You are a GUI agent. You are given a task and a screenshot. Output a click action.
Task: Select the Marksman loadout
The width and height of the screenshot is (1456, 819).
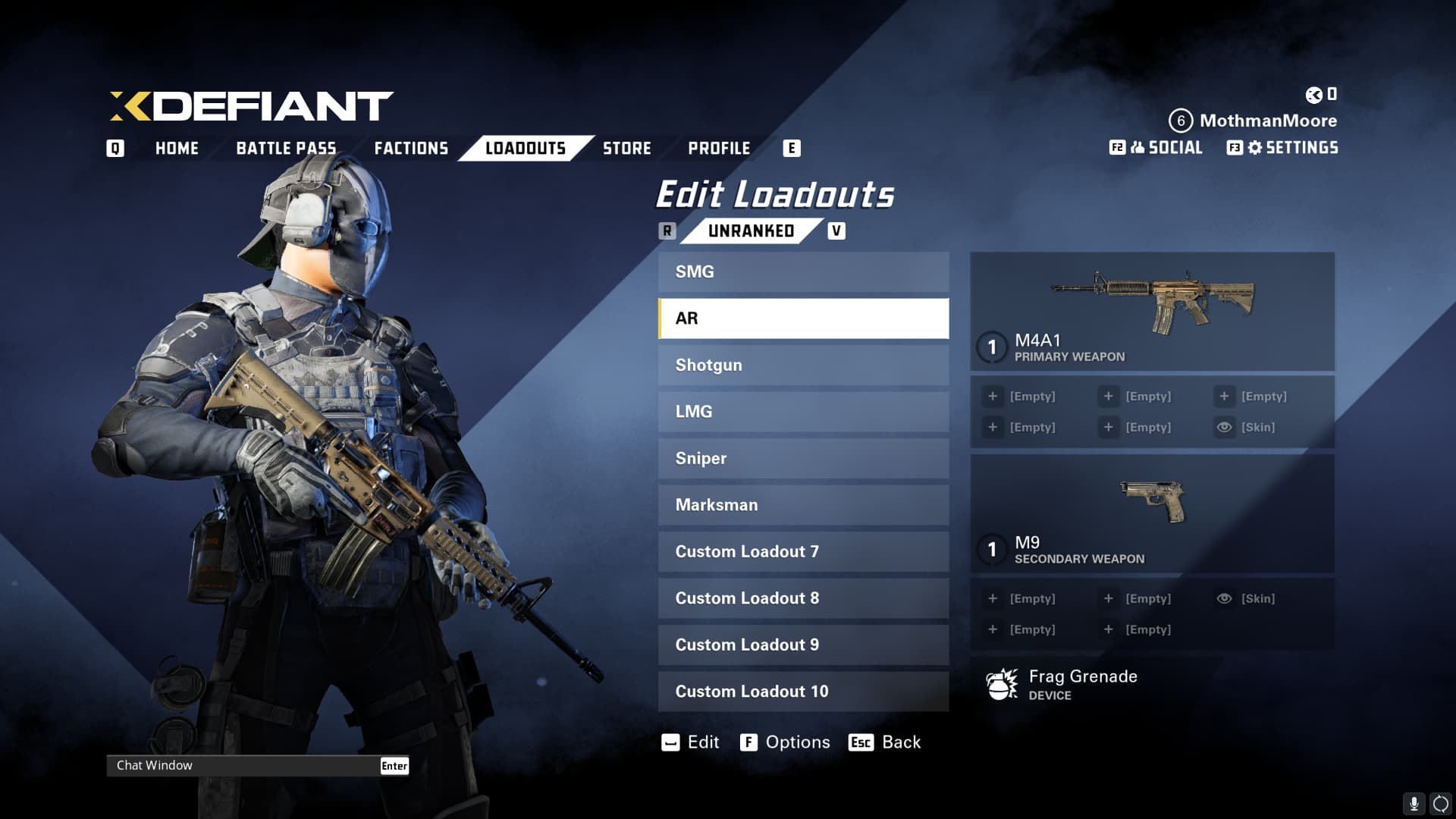pyautogui.click(x=803, y=505)
